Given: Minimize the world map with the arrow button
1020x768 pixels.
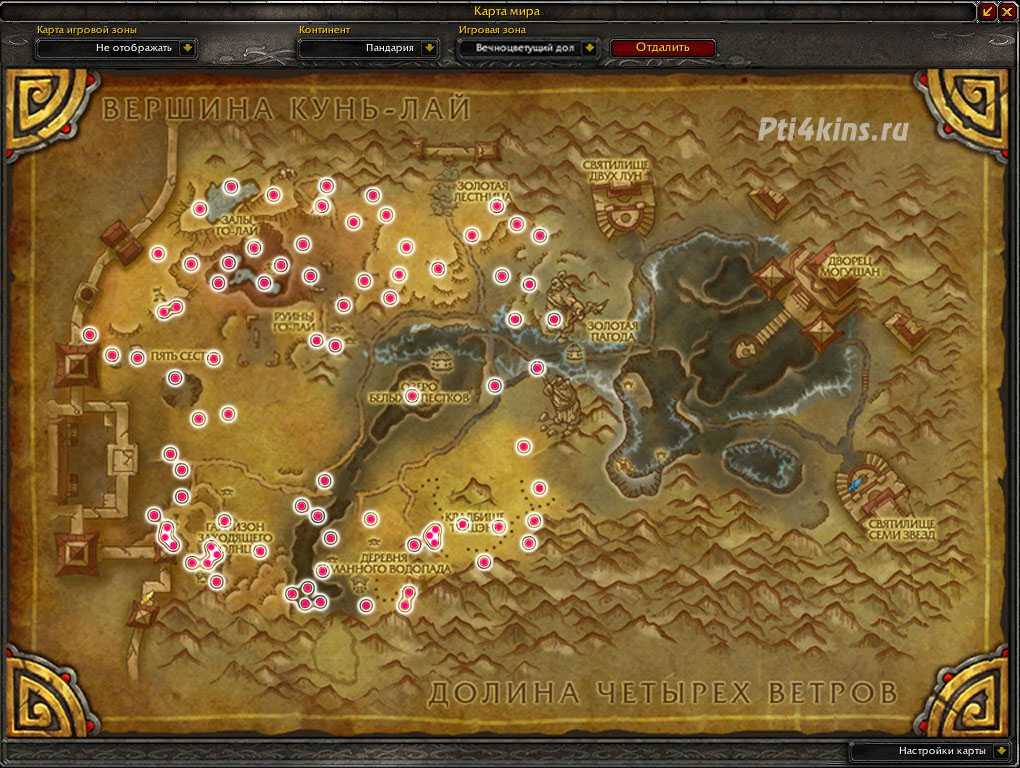Looking at the screenshot, I should tap(988, 11).
